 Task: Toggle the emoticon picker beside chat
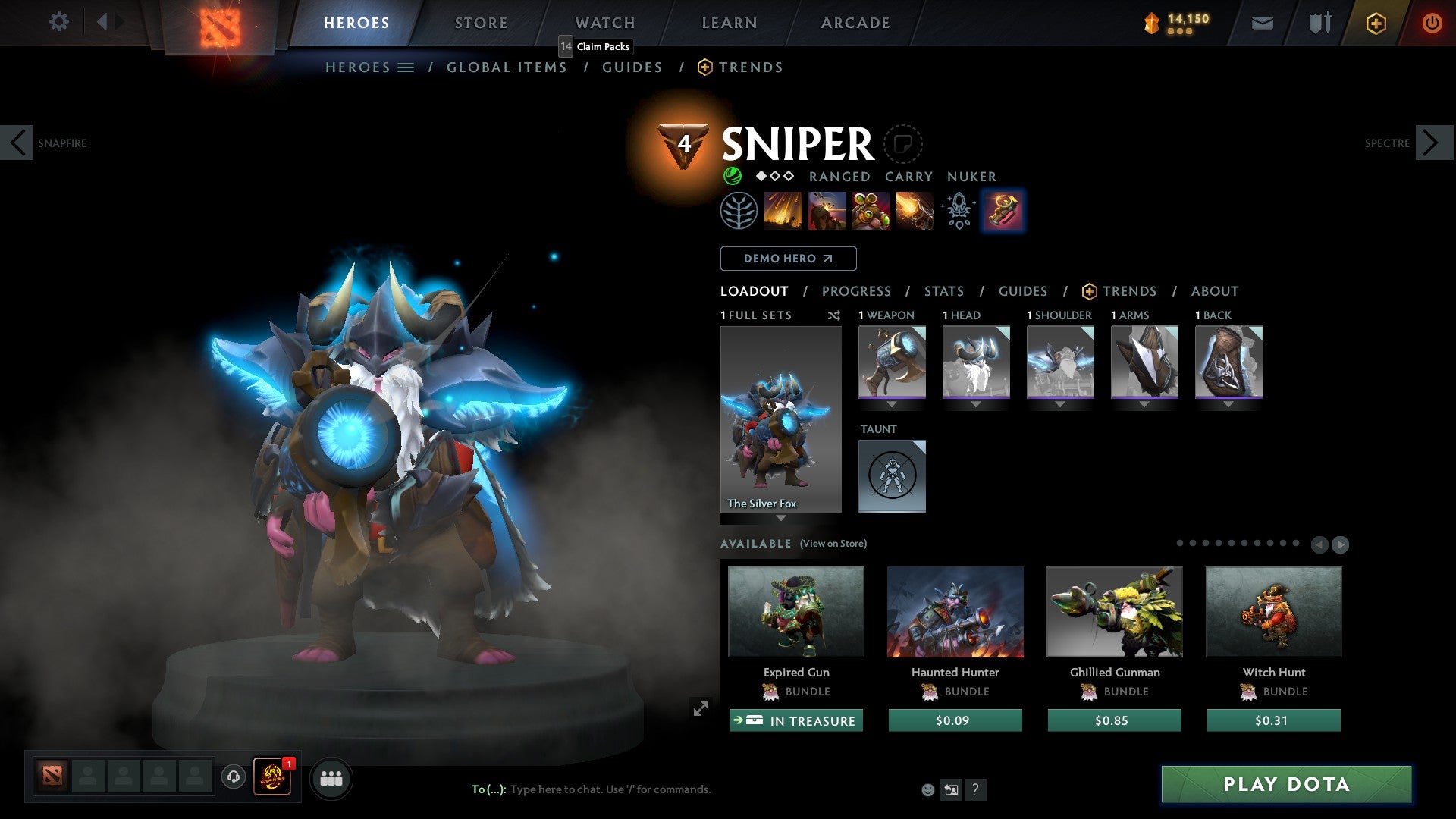pyautogui.click(x=927, y=789)
